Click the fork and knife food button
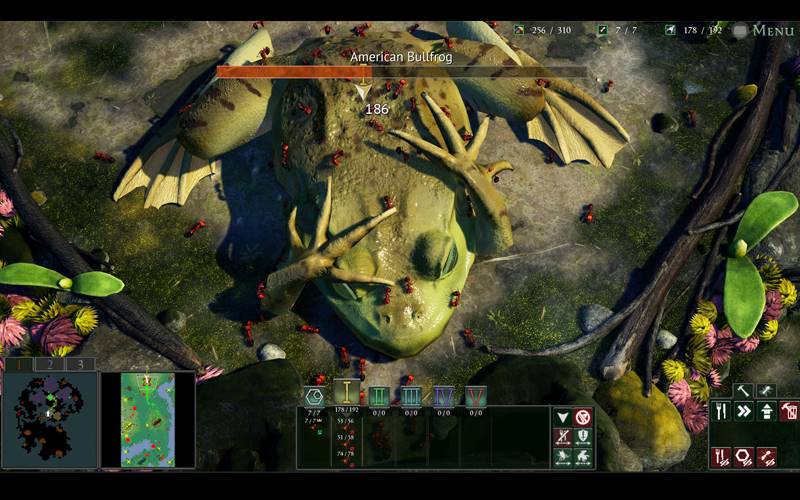 pyautogui.click(x=721, y=411)
